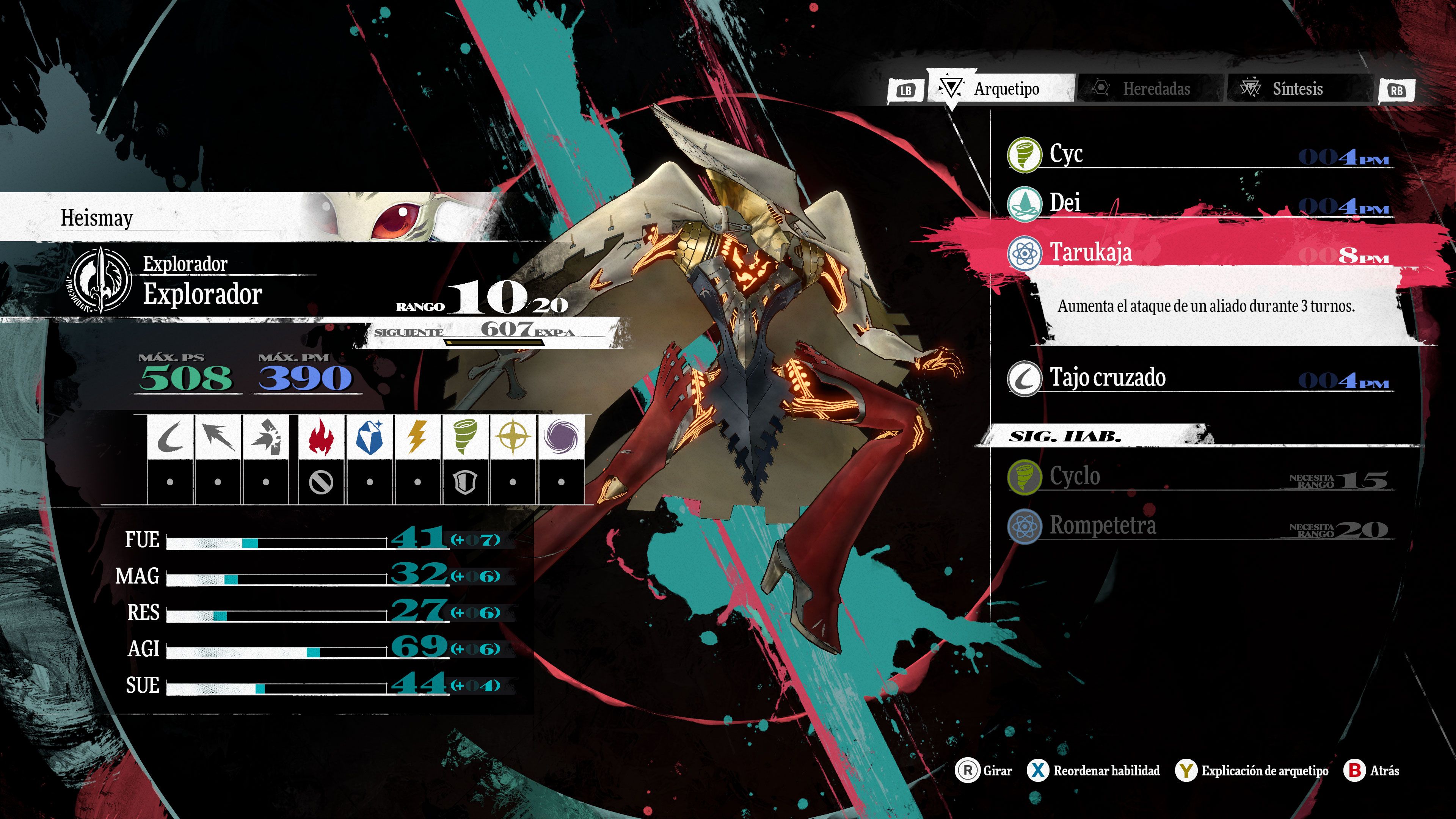Click the locked Rompetetra skill
This screenshot has width=1456, height=819.
point(1198,526)
